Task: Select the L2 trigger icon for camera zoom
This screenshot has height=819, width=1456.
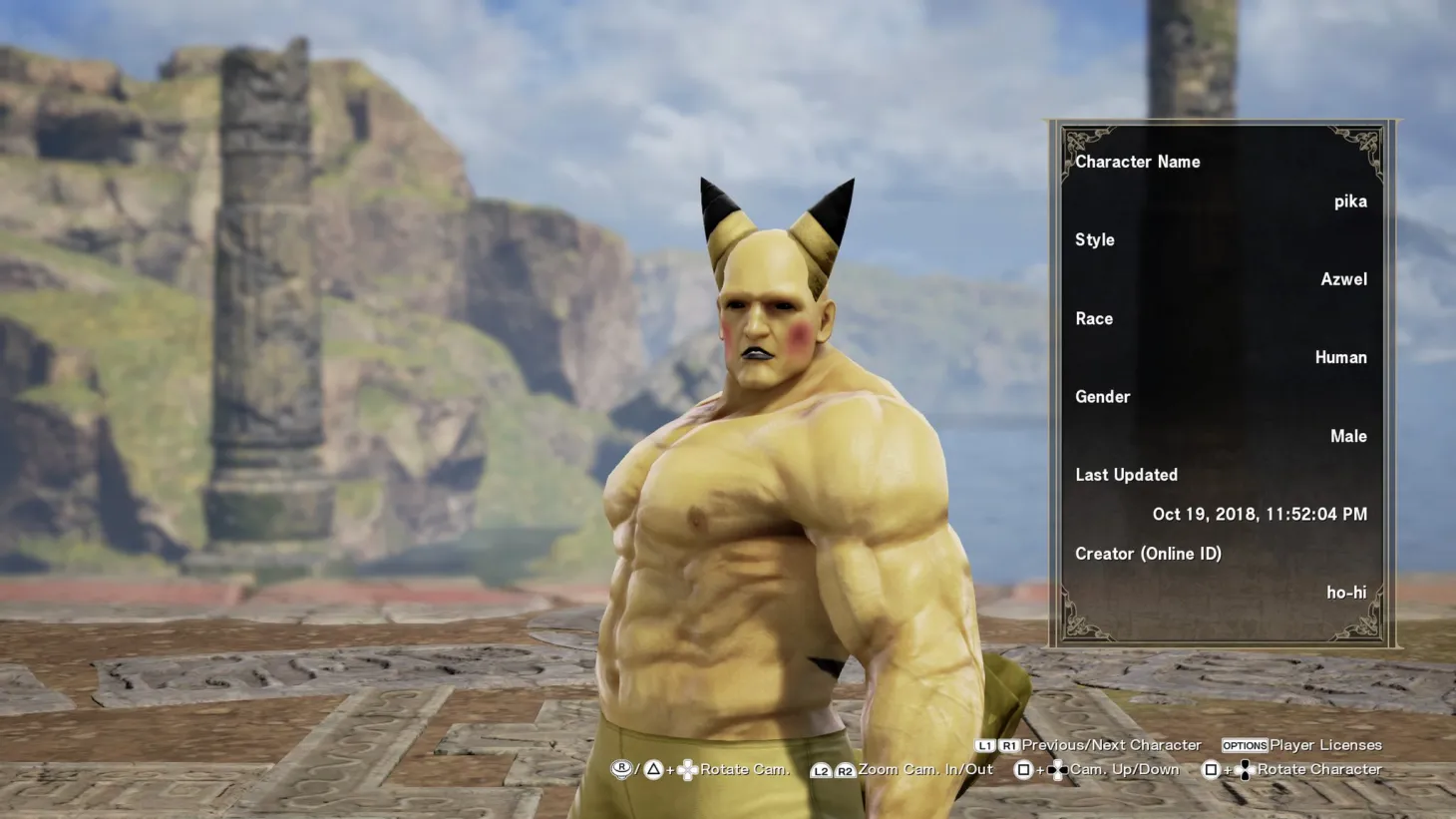Action: coord(820,768)
